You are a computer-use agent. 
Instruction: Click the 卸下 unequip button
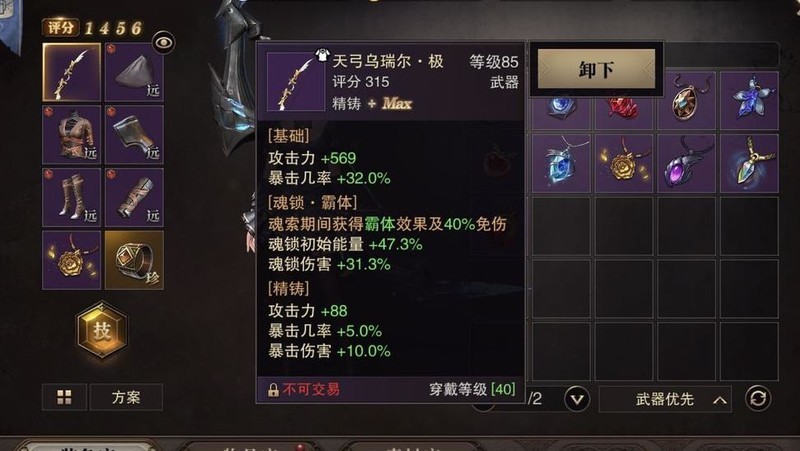(x=596, y=70)
